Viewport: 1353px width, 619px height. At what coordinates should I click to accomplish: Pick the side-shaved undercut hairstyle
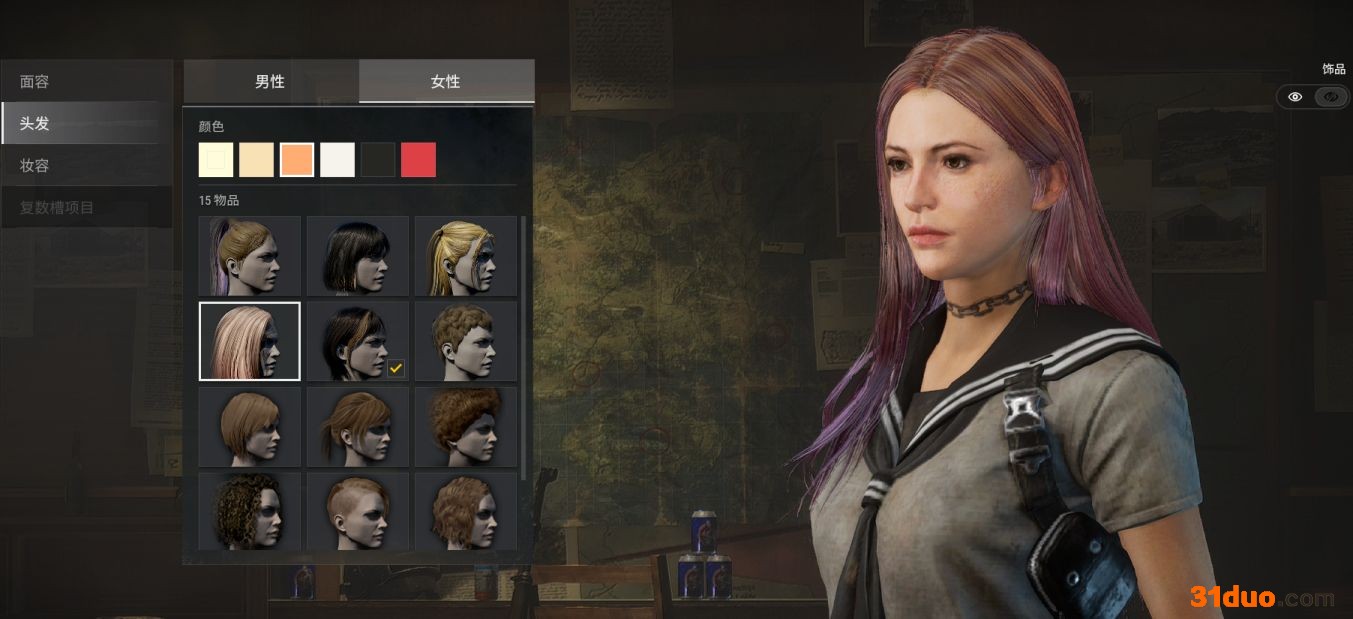[358, 510]
